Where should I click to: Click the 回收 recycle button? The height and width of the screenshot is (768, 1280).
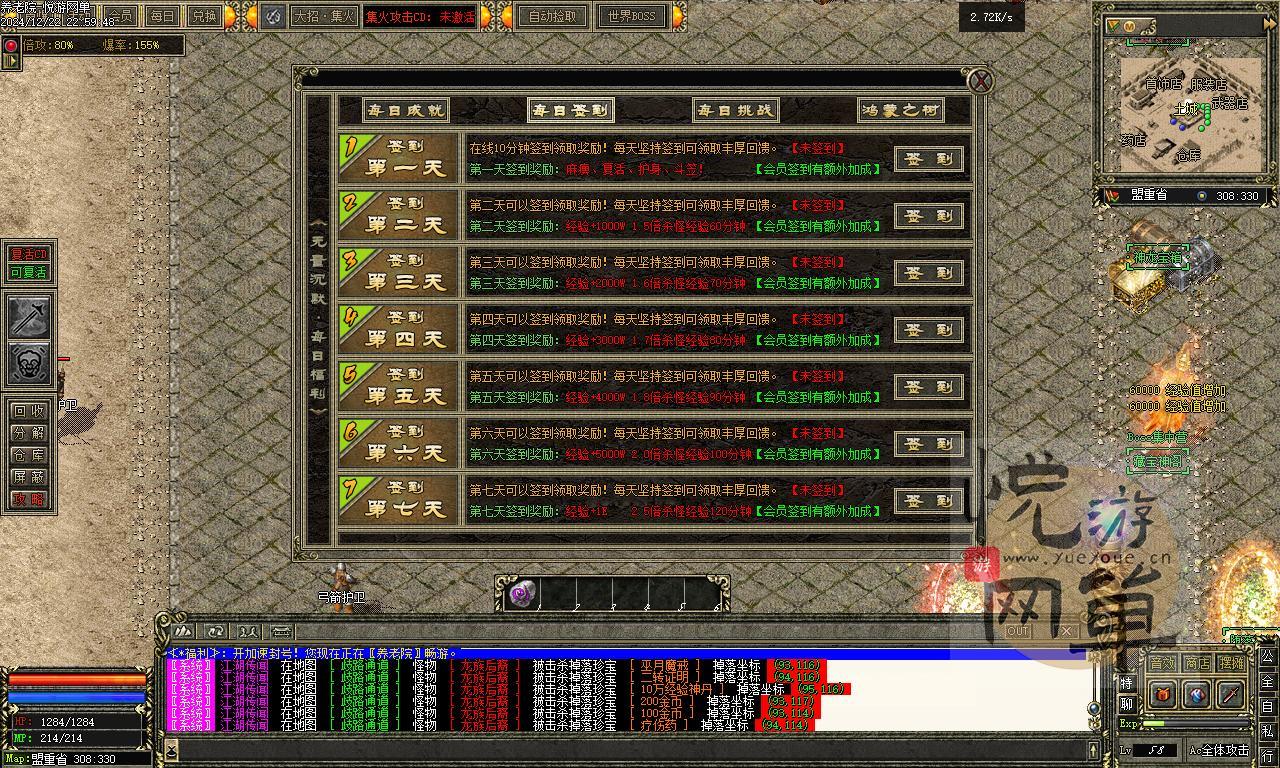(x=28, y=411)
